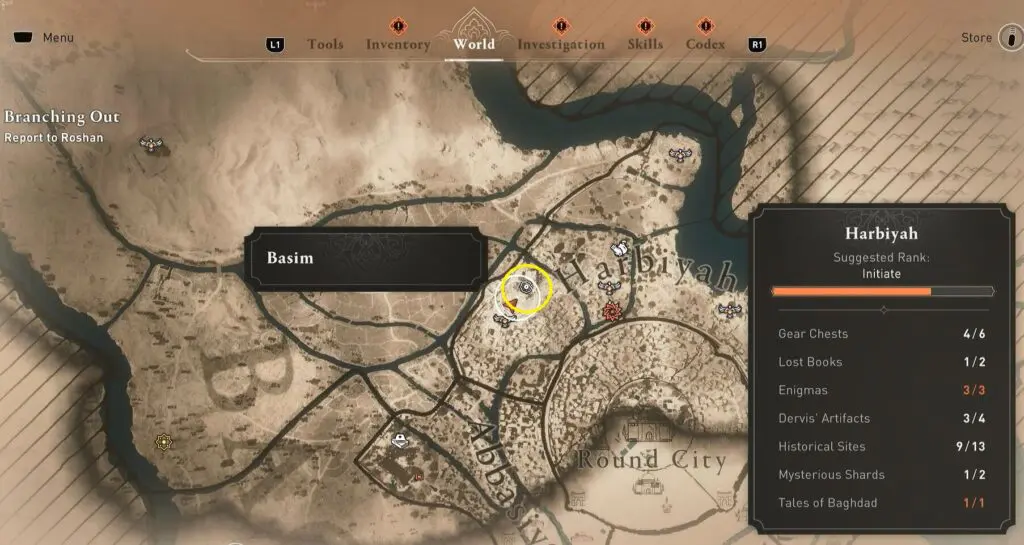
Task: Select the World tab
Action: point(474,44)
